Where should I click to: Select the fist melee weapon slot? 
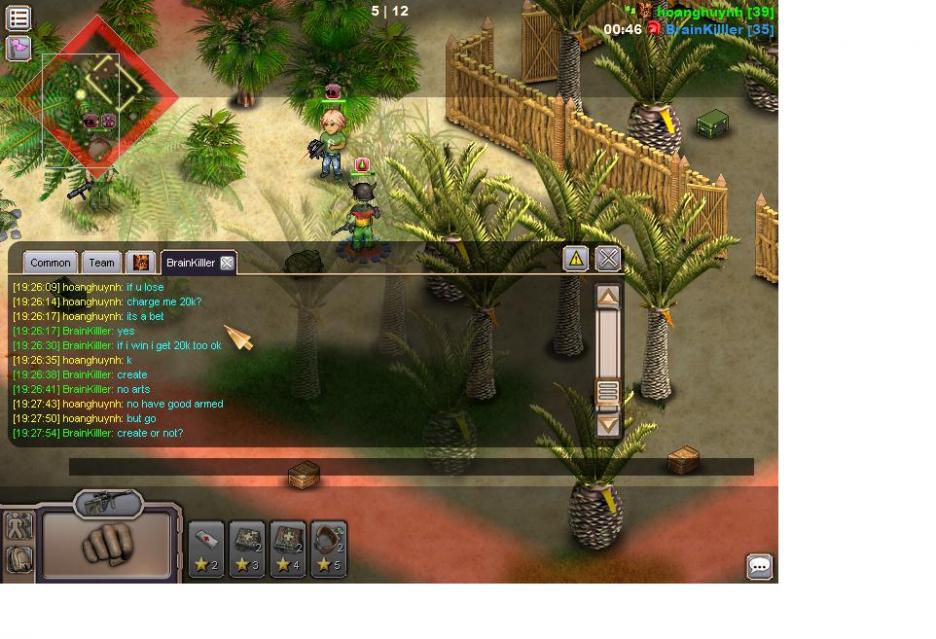pyautogui.click(x=106, y=545)
